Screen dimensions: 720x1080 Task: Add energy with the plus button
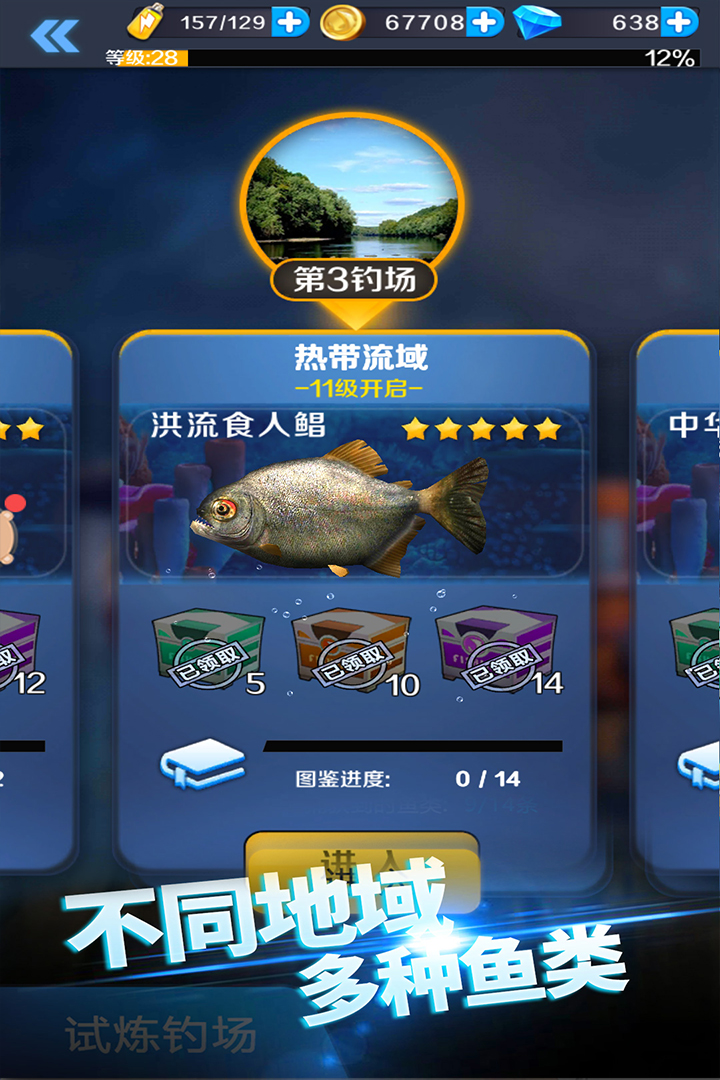pos(290,22)
